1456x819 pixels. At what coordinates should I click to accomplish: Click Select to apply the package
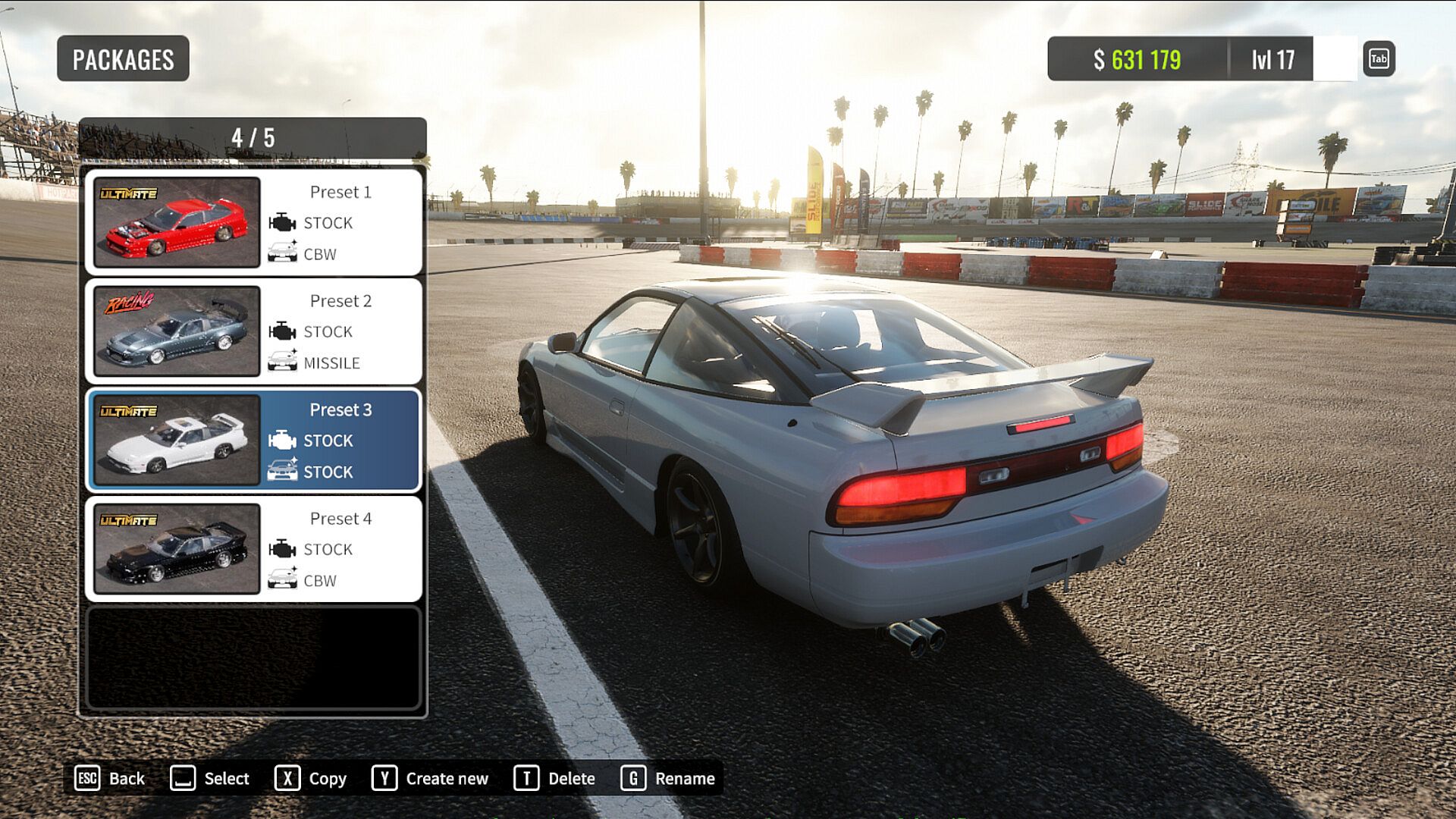210,778
